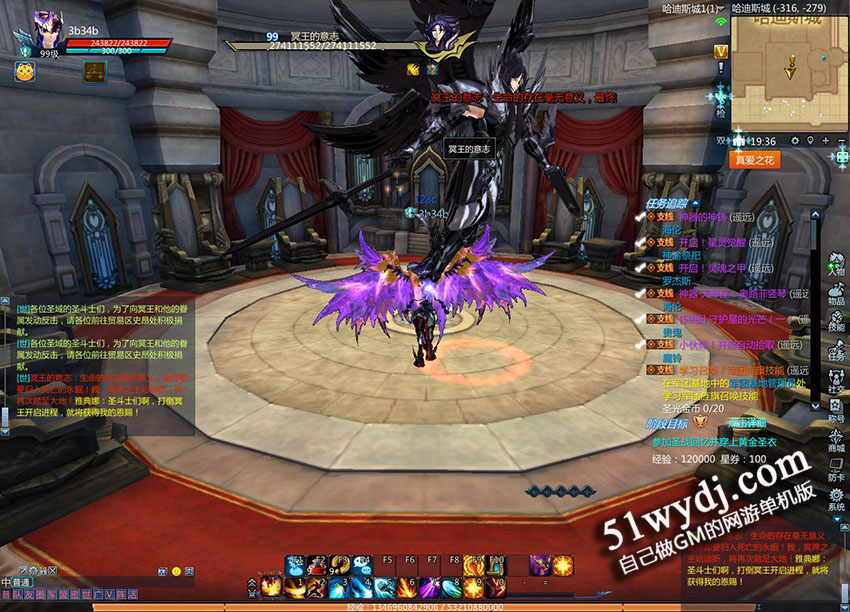The height and width of the screenshot is (612, 850).
Task: Click the player portrait avatar
Action: pos(46,28)
